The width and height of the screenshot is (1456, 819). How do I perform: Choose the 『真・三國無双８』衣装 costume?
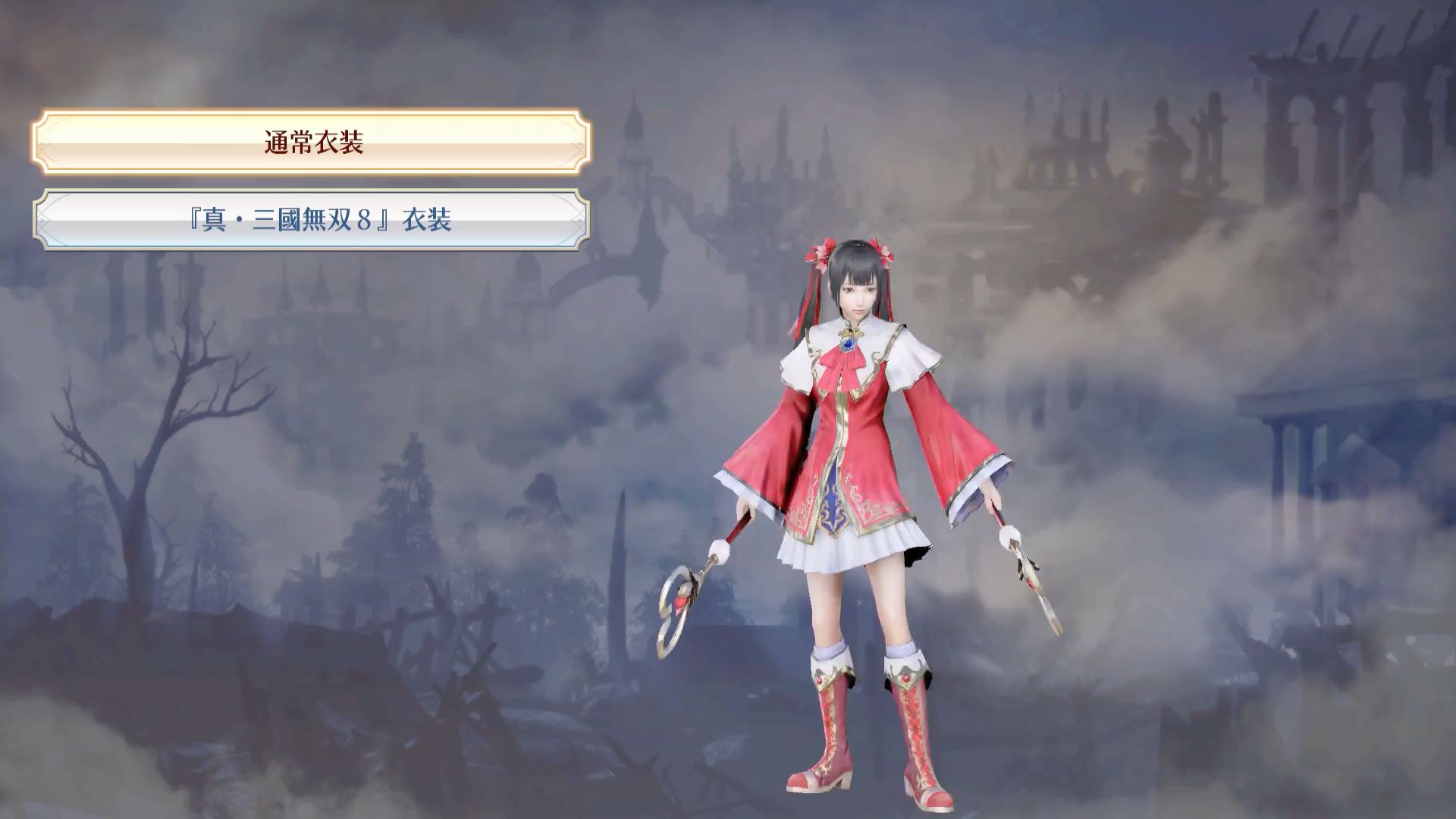[312, 220]
